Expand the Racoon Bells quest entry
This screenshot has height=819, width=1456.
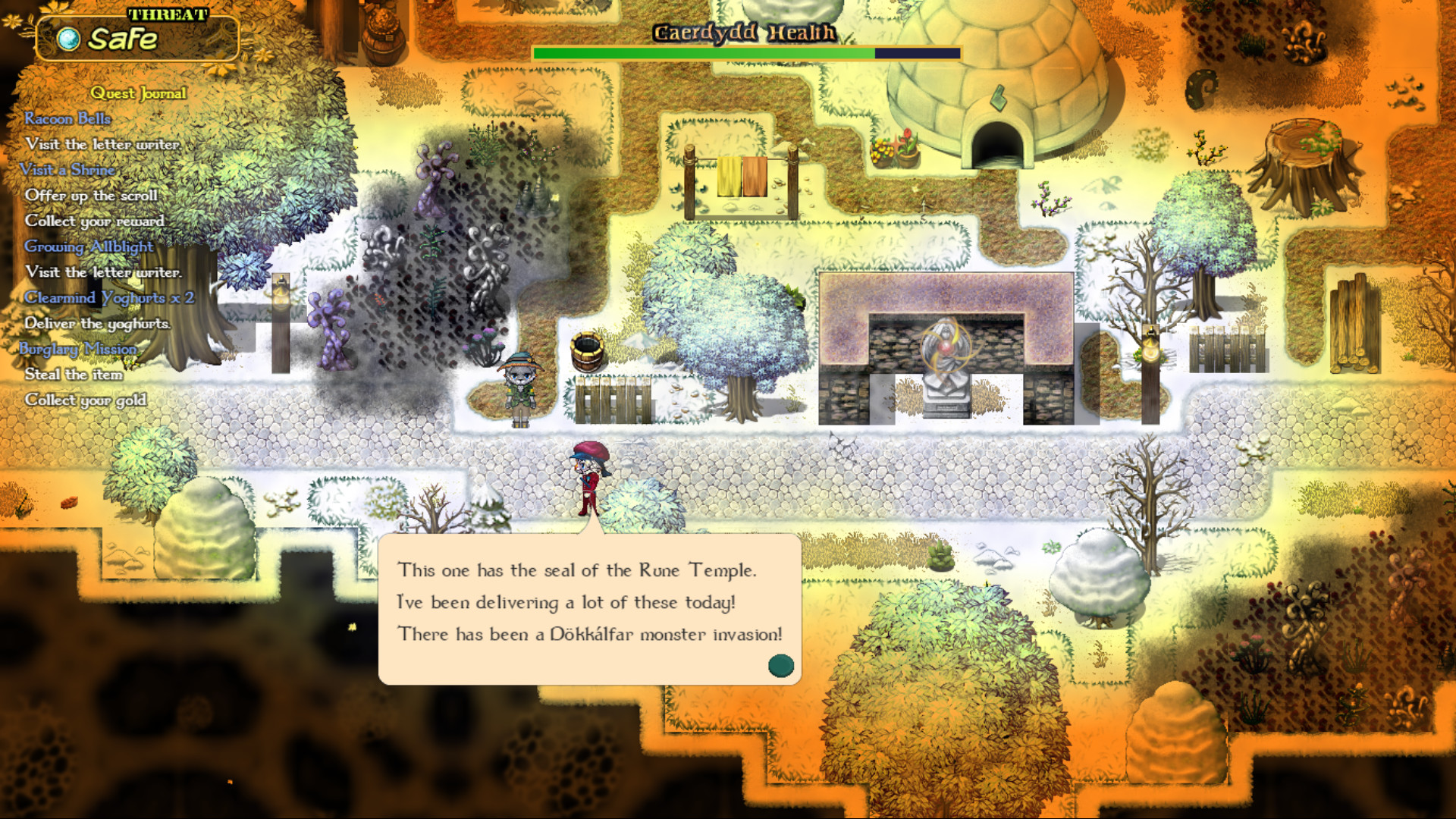[x=68, y=118]
